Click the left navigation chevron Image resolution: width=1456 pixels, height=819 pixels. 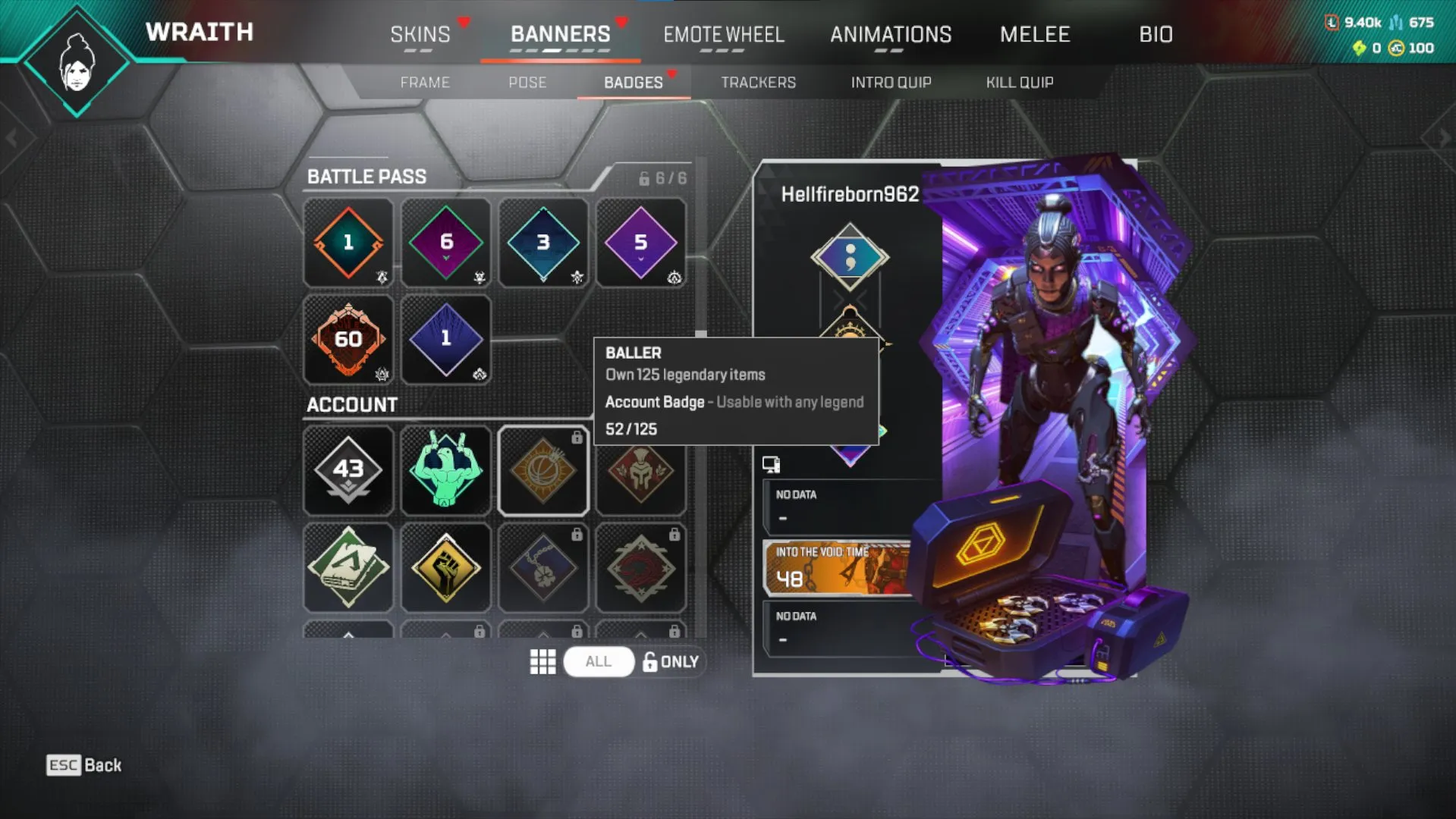tap(11, 137)
